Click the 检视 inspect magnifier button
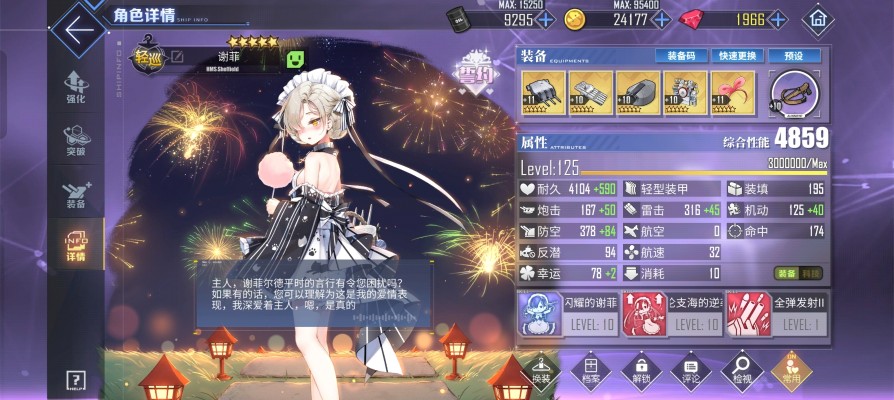 tap(741, 370)
